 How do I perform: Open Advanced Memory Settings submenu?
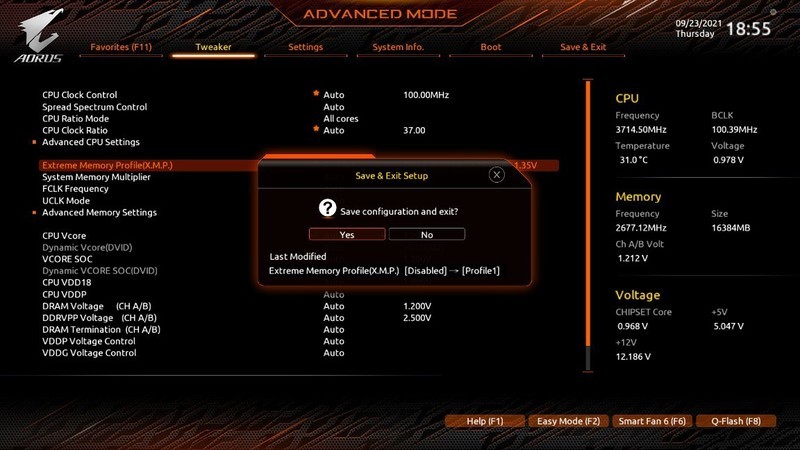[99, 212]
